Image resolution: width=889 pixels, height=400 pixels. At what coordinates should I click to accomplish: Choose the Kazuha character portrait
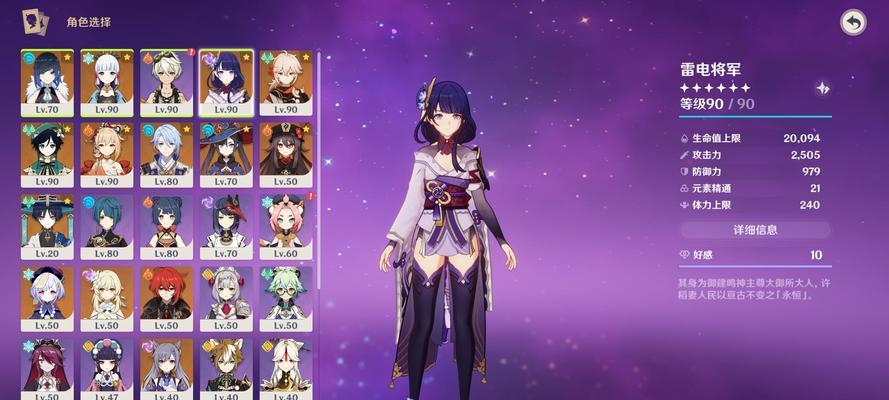pyautogui.click(x=285, y=82)
